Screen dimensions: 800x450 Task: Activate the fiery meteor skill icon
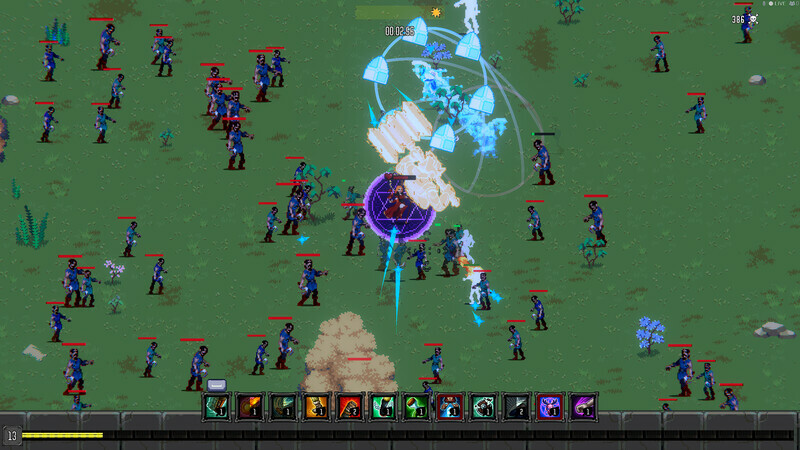coord(249,406)
